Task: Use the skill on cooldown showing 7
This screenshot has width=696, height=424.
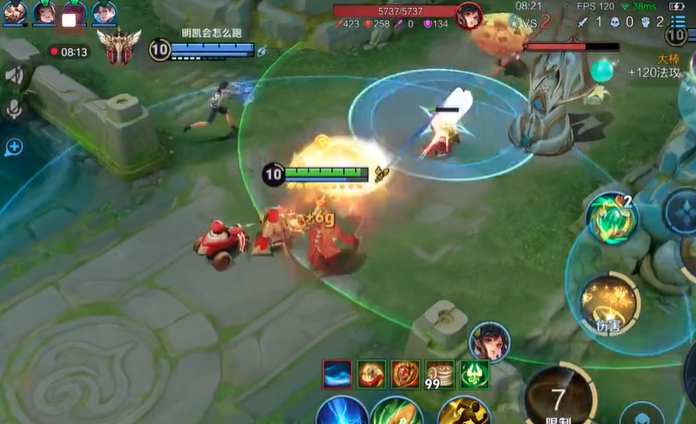Action: point(558,398)
